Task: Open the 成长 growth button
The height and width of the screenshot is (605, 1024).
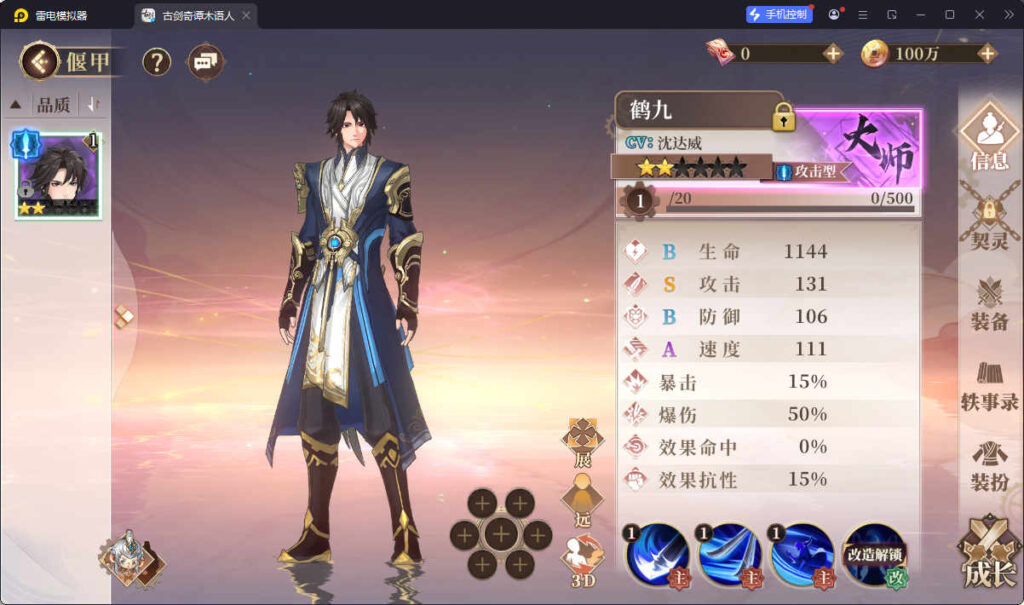Action: point(989,554)
